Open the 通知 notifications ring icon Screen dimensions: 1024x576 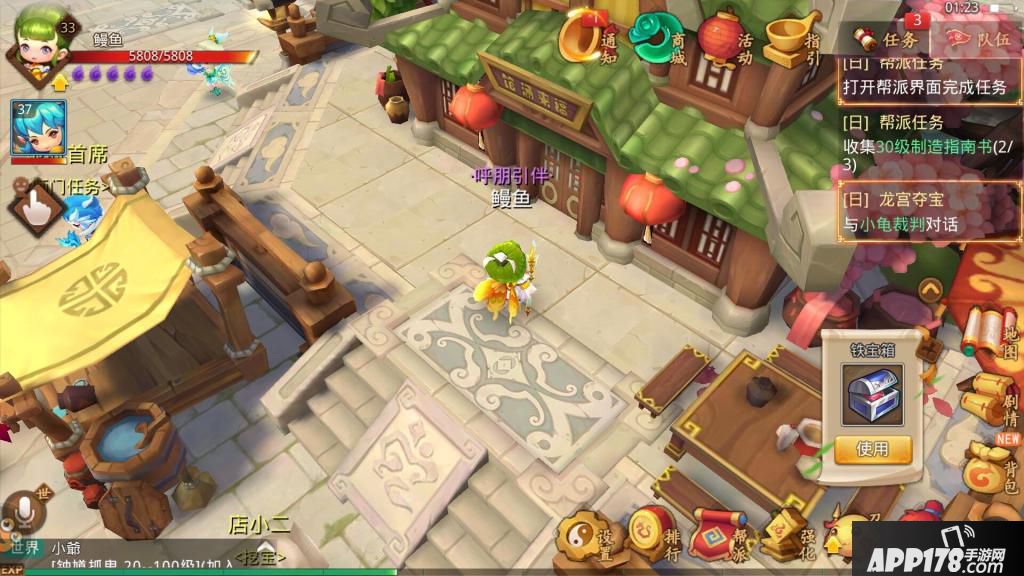[x=584, y=38]
